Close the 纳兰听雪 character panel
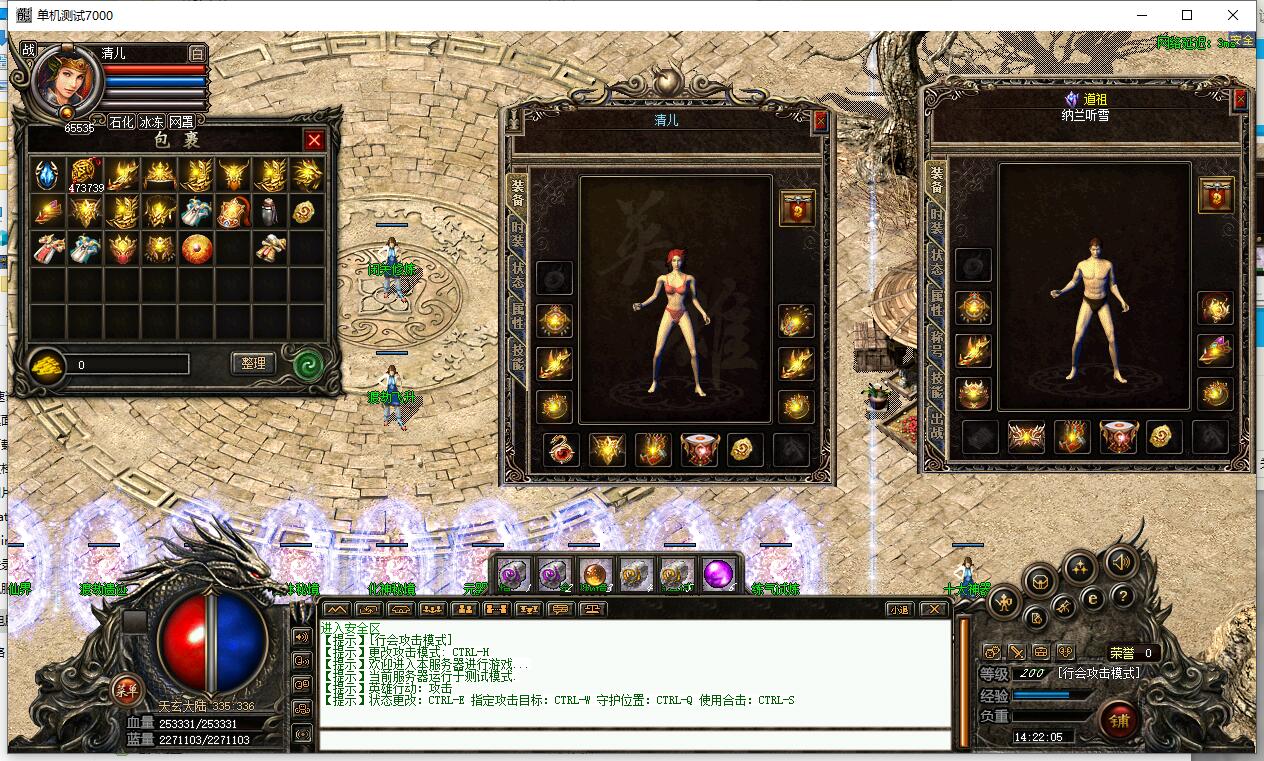The height and width of the screenshot is (761, 1264). coord(1241,99)
